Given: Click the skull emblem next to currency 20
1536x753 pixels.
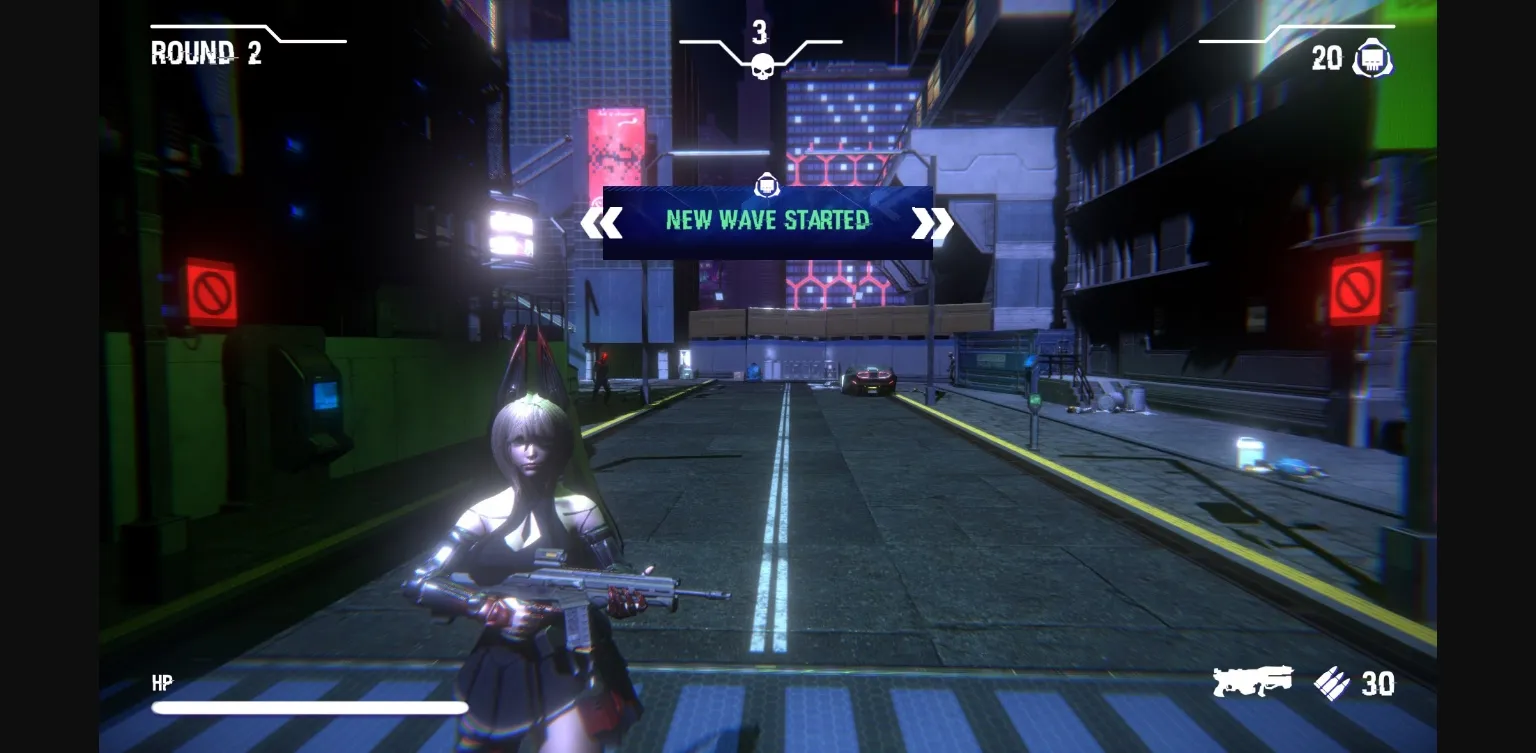Looking at the screenshot, I should click(1372, 58).
